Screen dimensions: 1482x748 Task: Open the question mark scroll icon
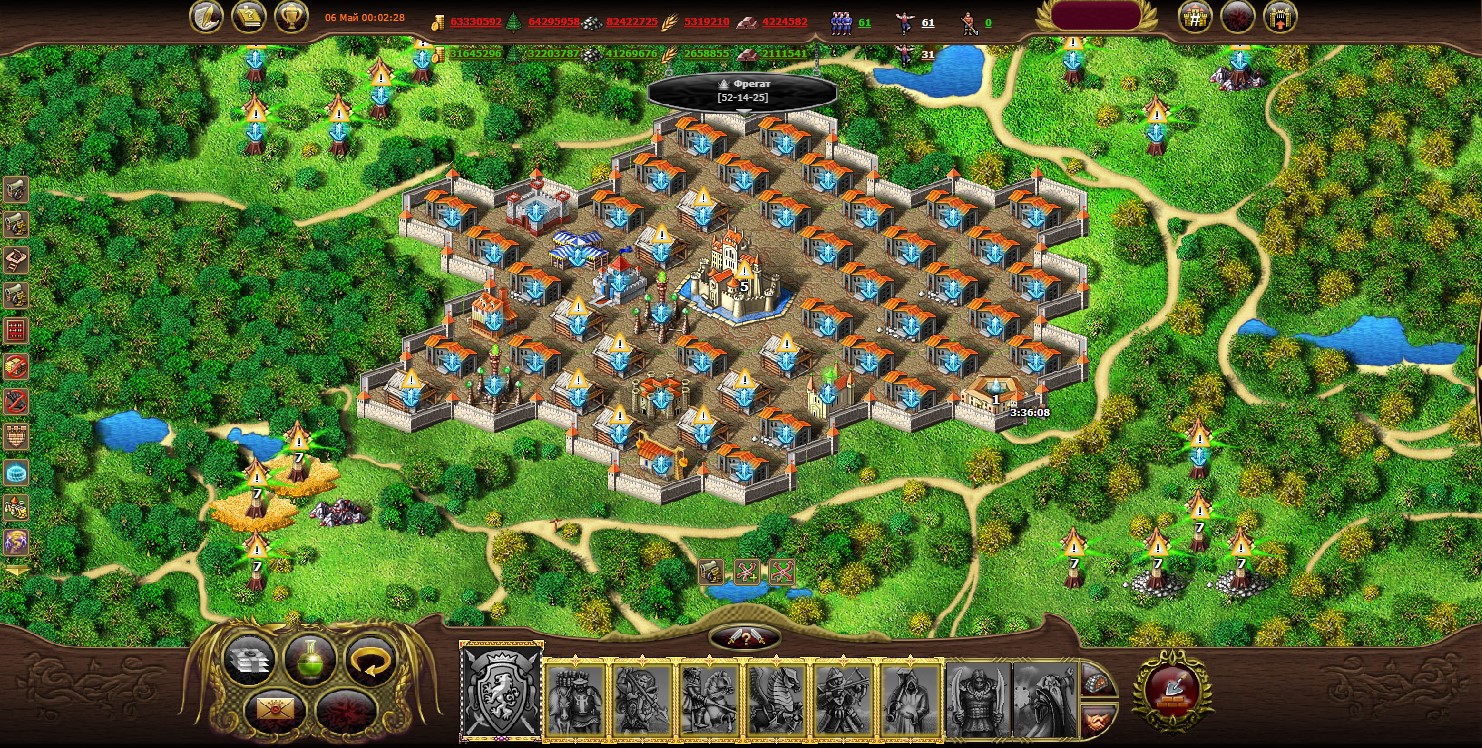(x=249, y=17)
